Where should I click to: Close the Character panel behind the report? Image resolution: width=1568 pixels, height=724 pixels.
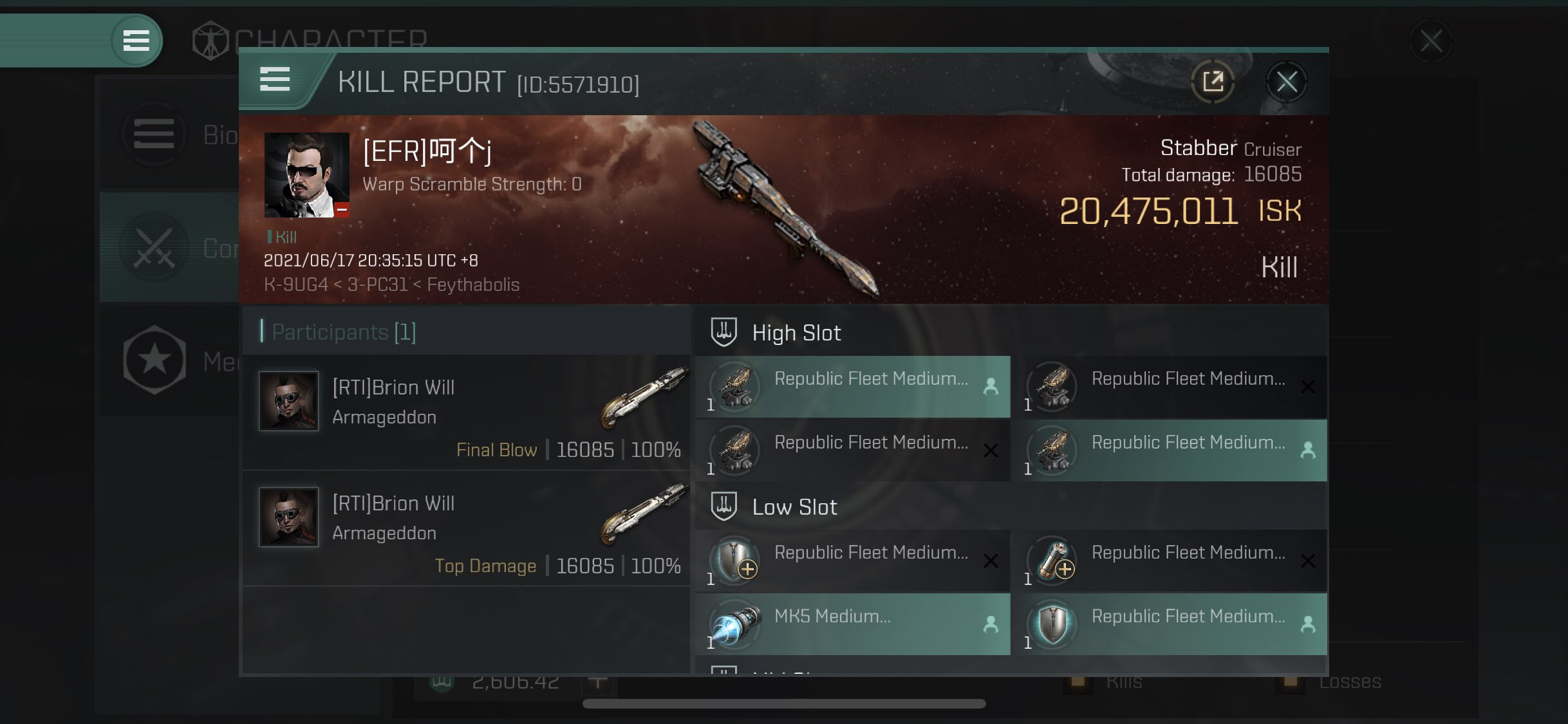pyautogui.click(x=1430, y=42)
